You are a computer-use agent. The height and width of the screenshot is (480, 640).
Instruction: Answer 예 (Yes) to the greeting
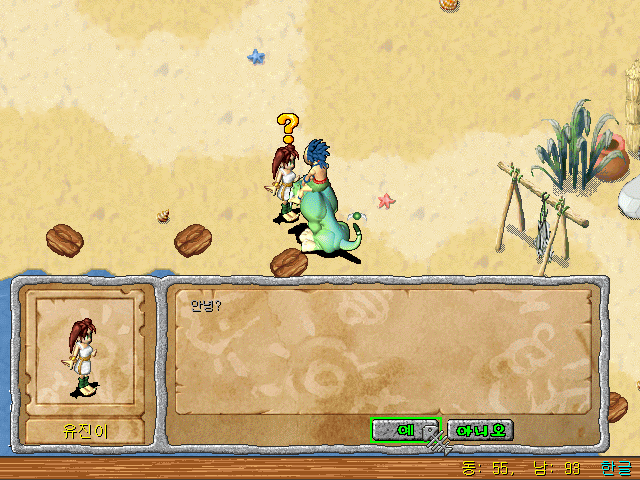(x=404, y=430)
